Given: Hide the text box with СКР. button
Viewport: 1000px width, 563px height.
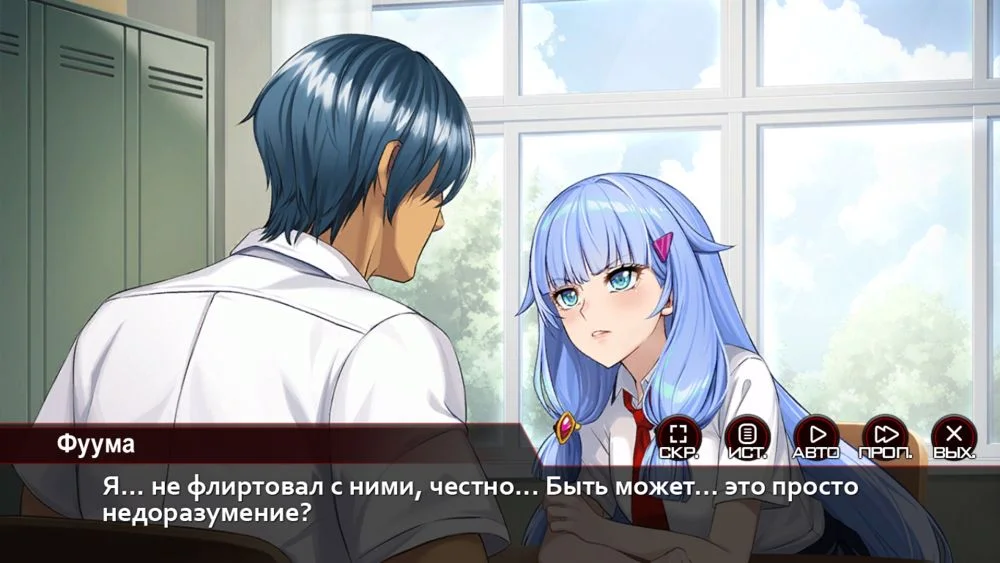Looking at the screenshot, I should tap(678, 436).
